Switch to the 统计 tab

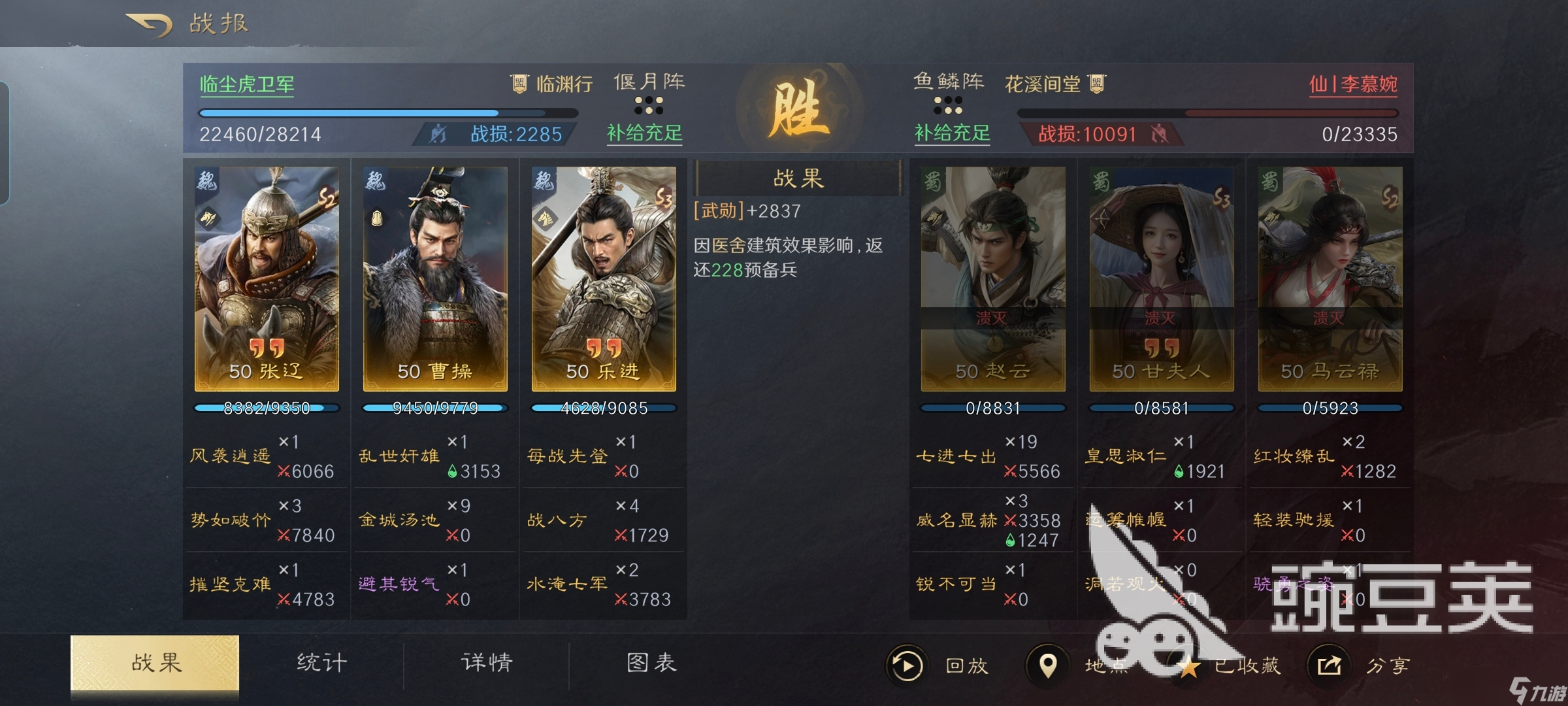tap(320, 662)
